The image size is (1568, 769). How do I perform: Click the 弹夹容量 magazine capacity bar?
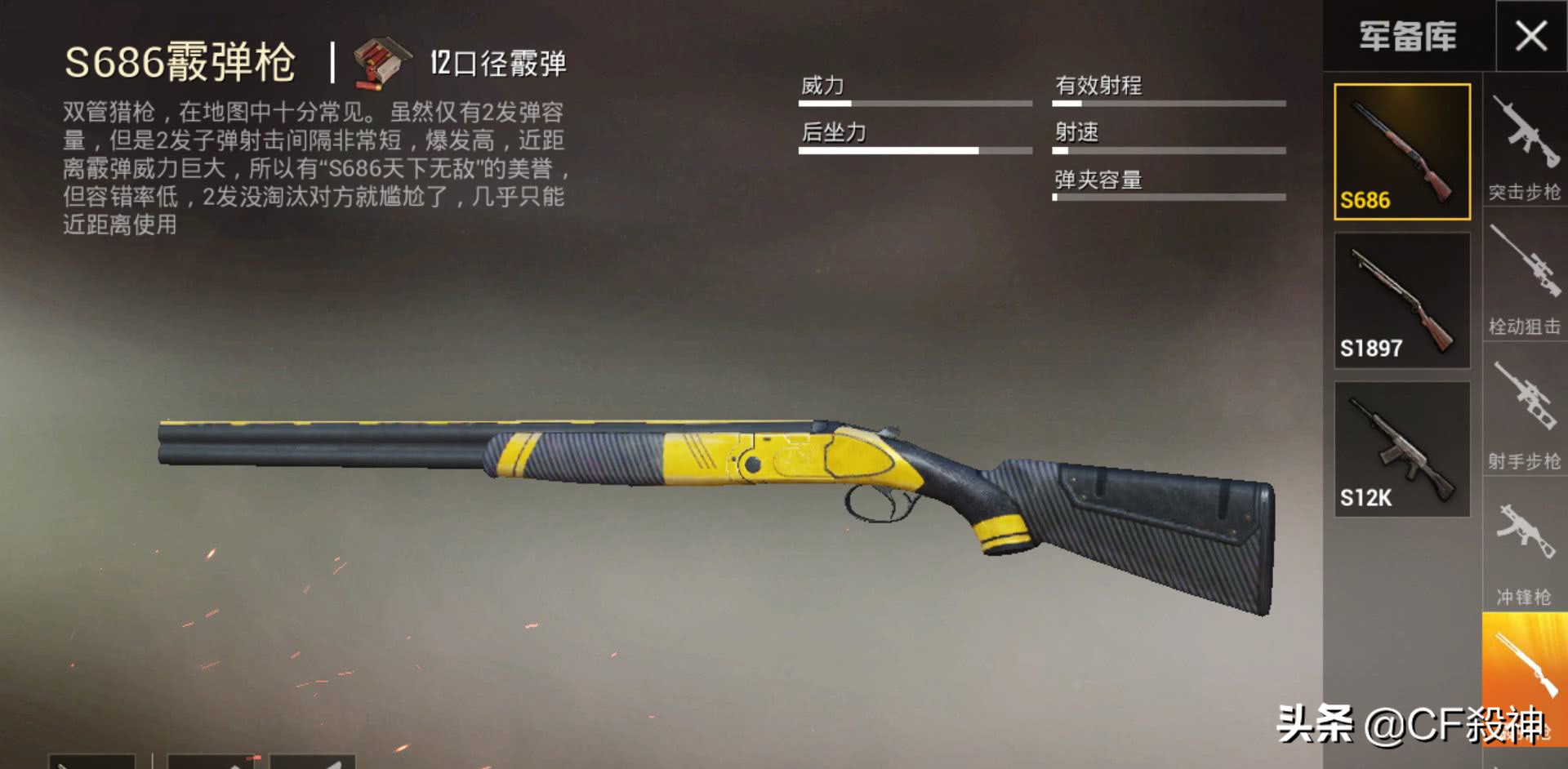1169,198
